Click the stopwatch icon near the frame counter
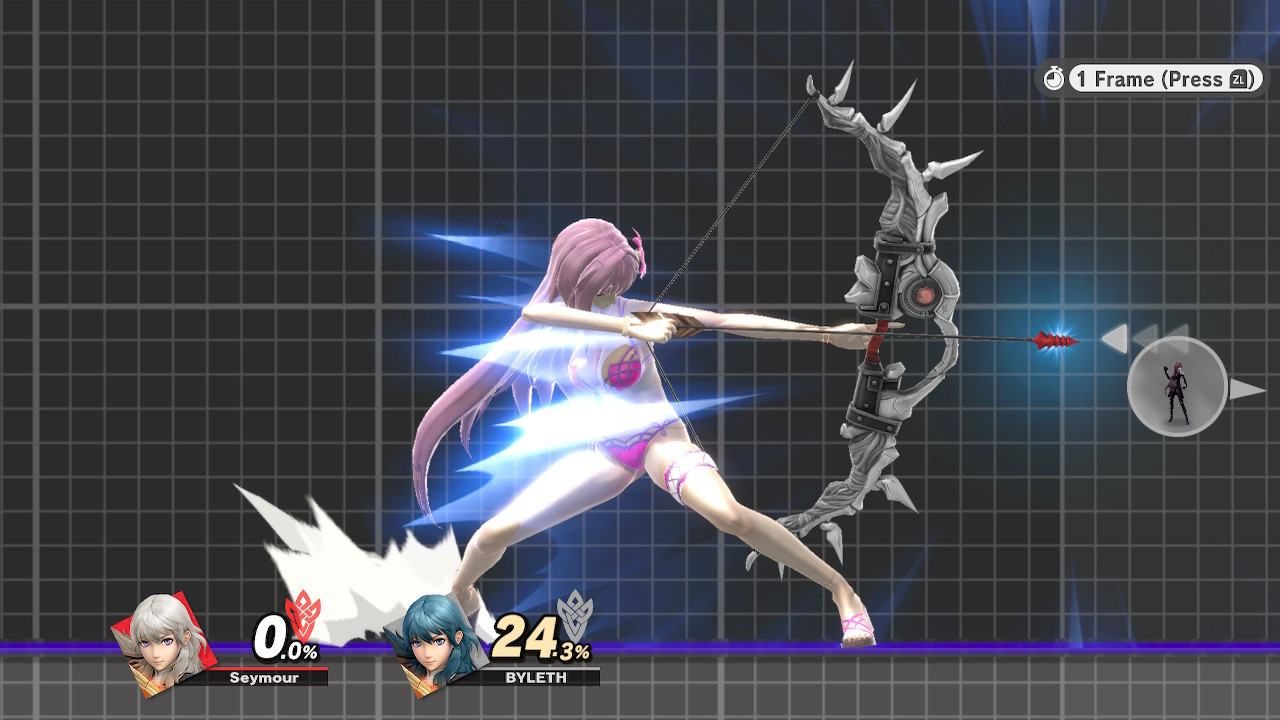Screen dimensions: 1280x720 (x=1055, y=80)
